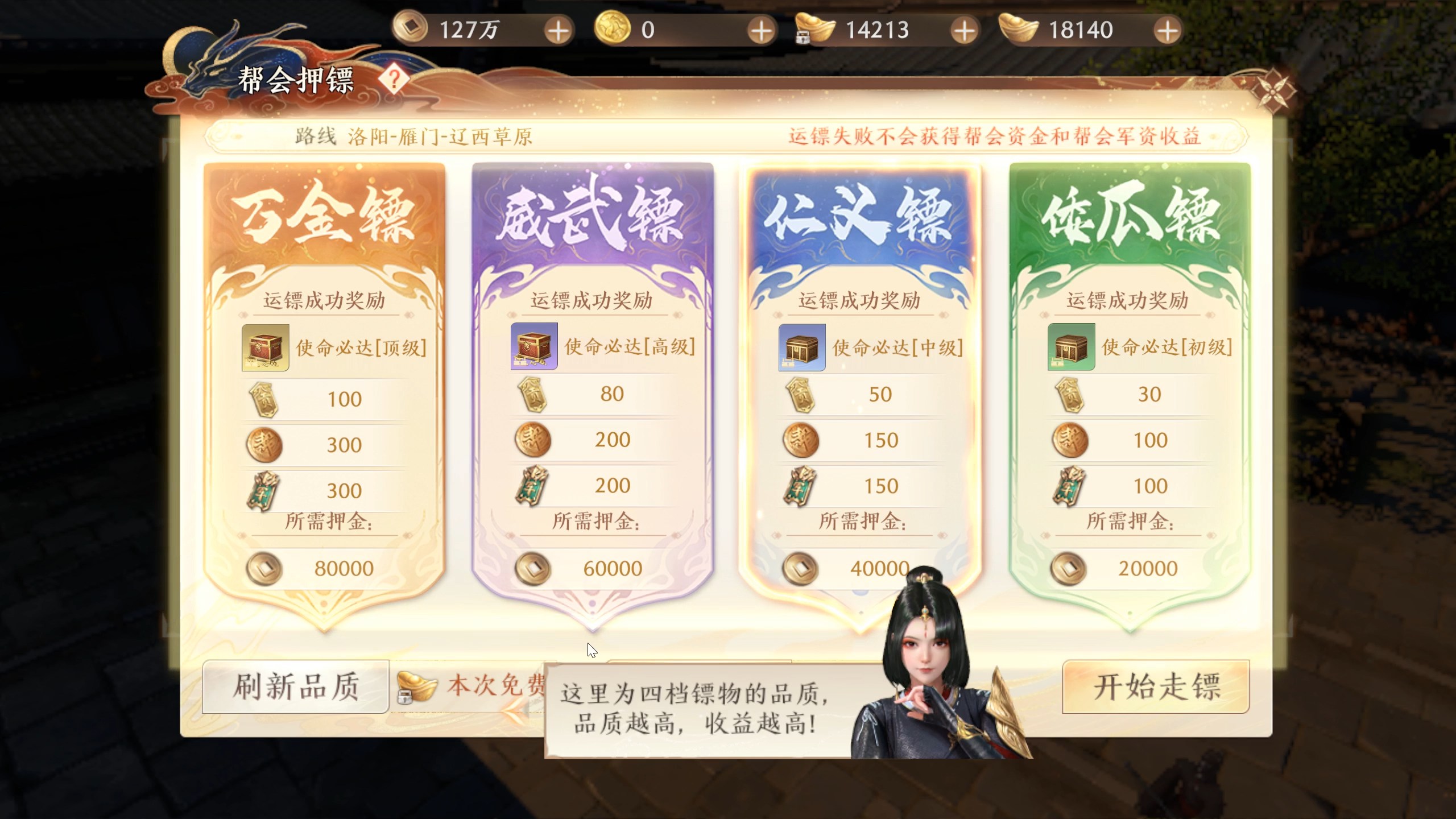Click the 开始走镖 start escort button
The height and width of the screenshot is (819, 1456).
click(x=1156, y=687)
